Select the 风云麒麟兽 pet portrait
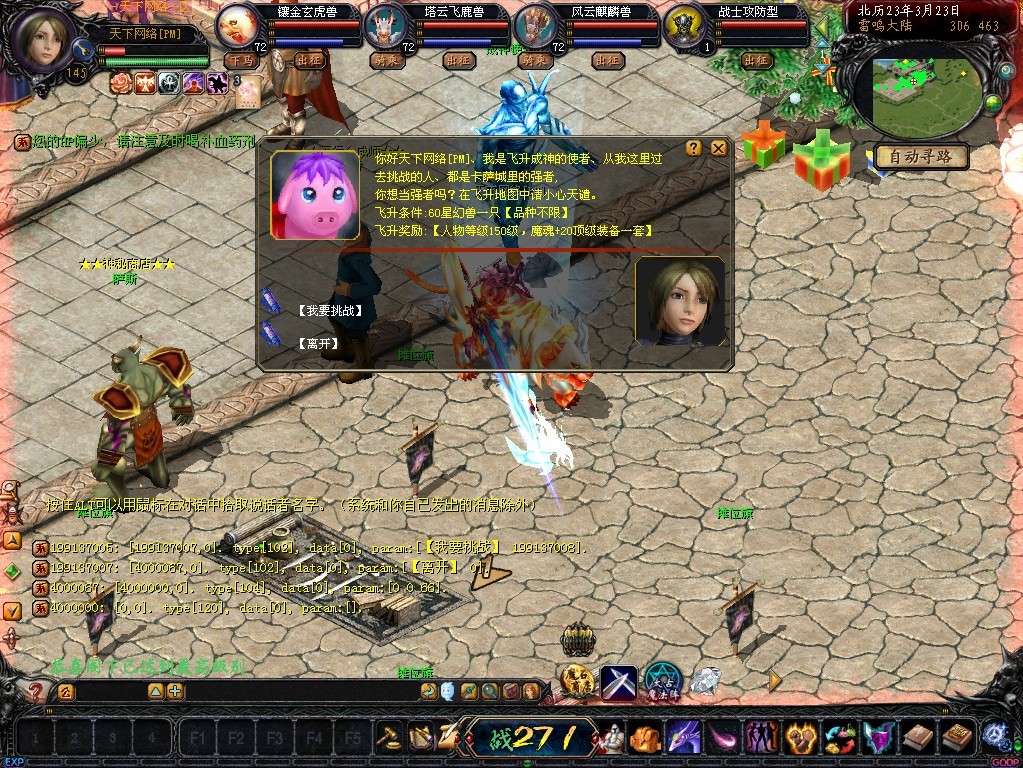 click(535, 25)
